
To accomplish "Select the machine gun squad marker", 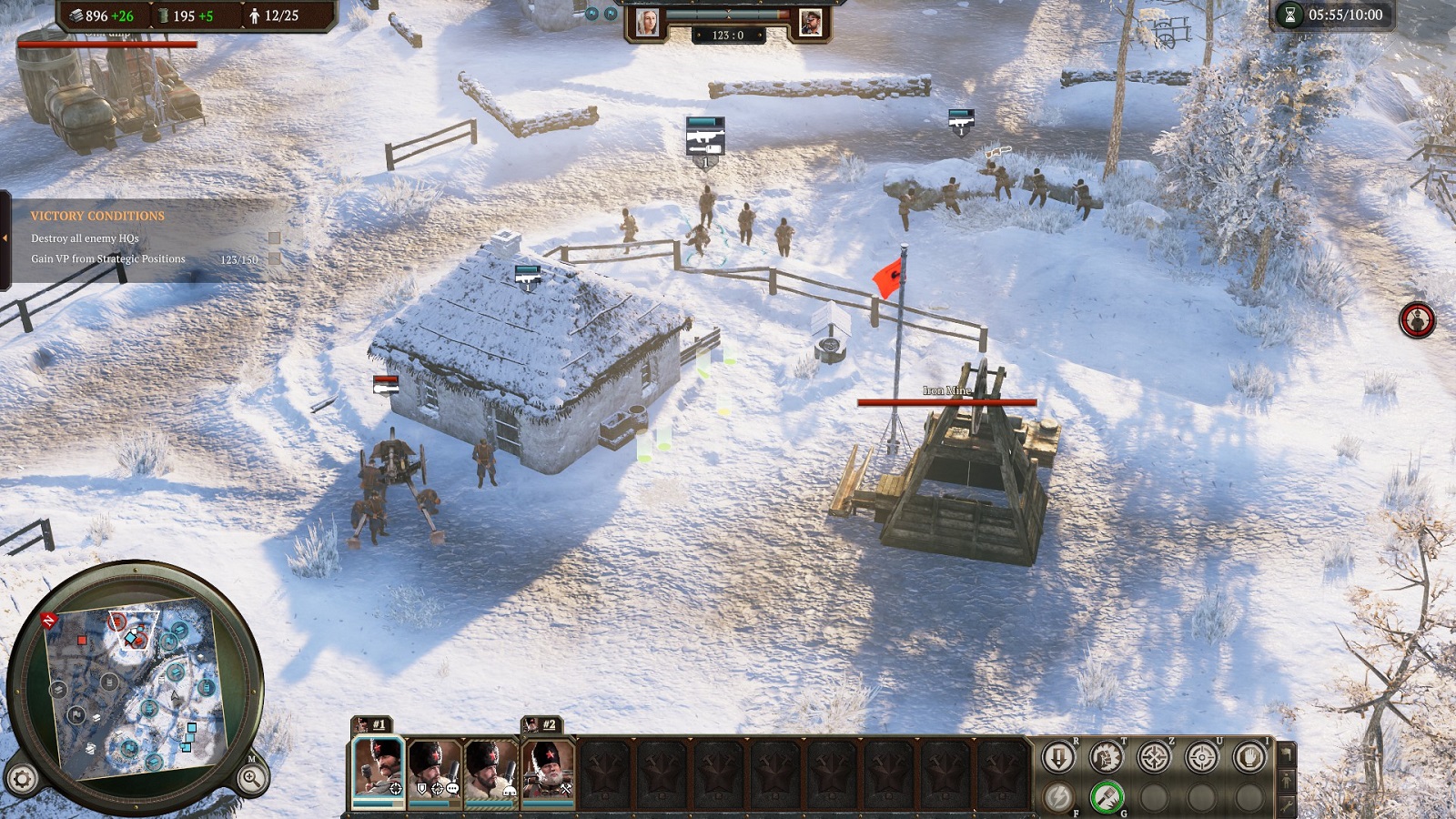I will [x=704, y=138].
